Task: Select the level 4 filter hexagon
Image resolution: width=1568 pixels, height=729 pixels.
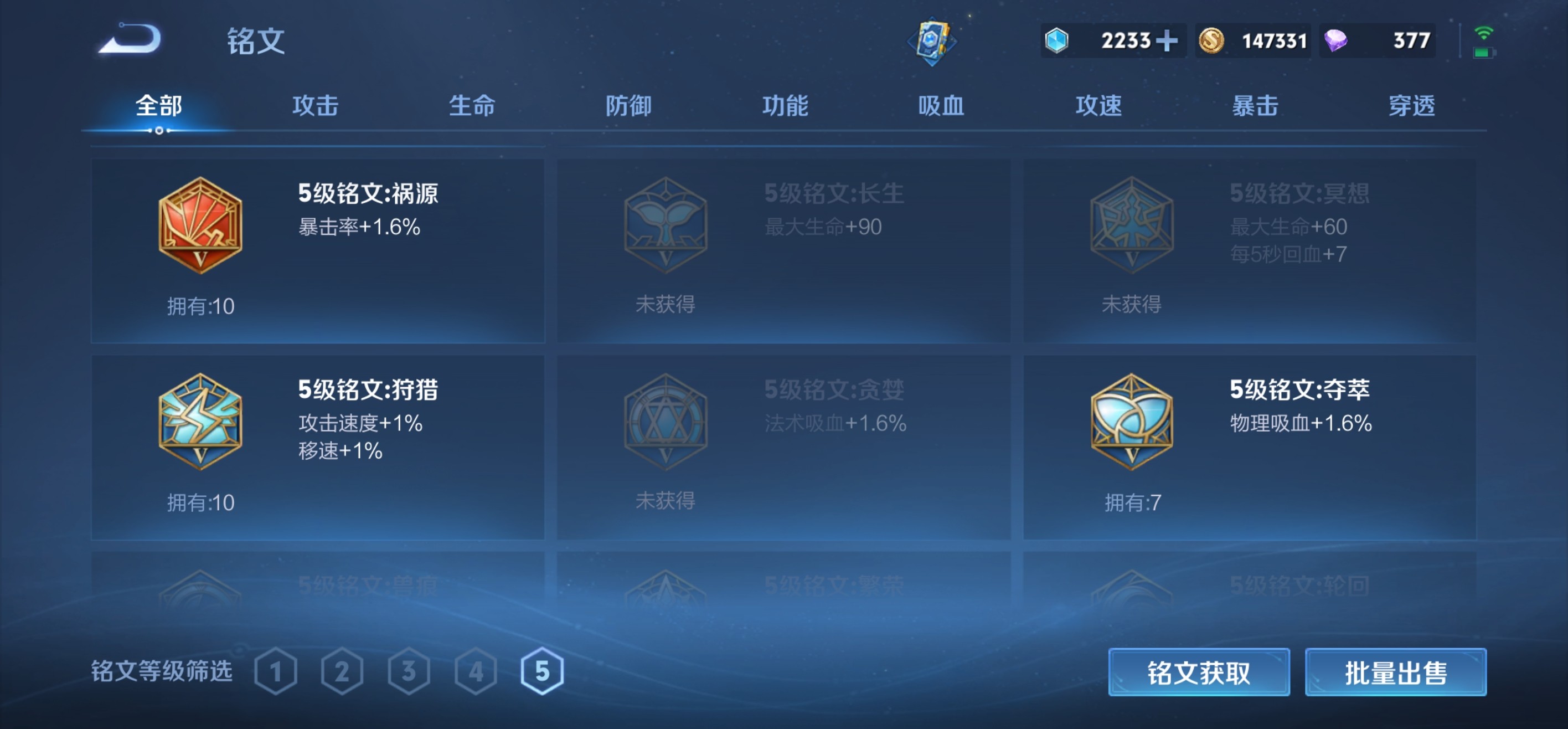Action: [476, 672]
